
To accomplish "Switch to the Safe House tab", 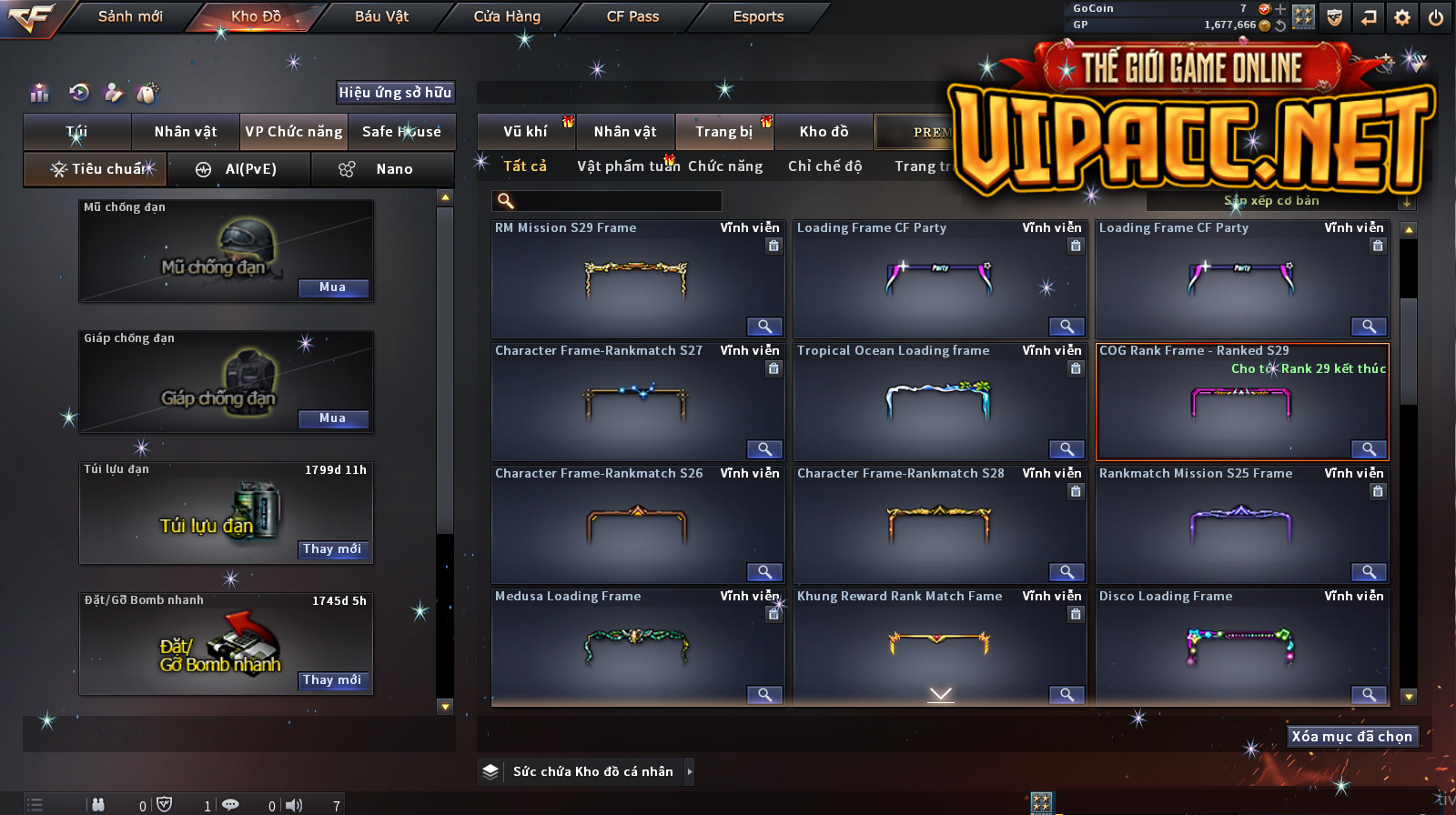I will 401,132.
